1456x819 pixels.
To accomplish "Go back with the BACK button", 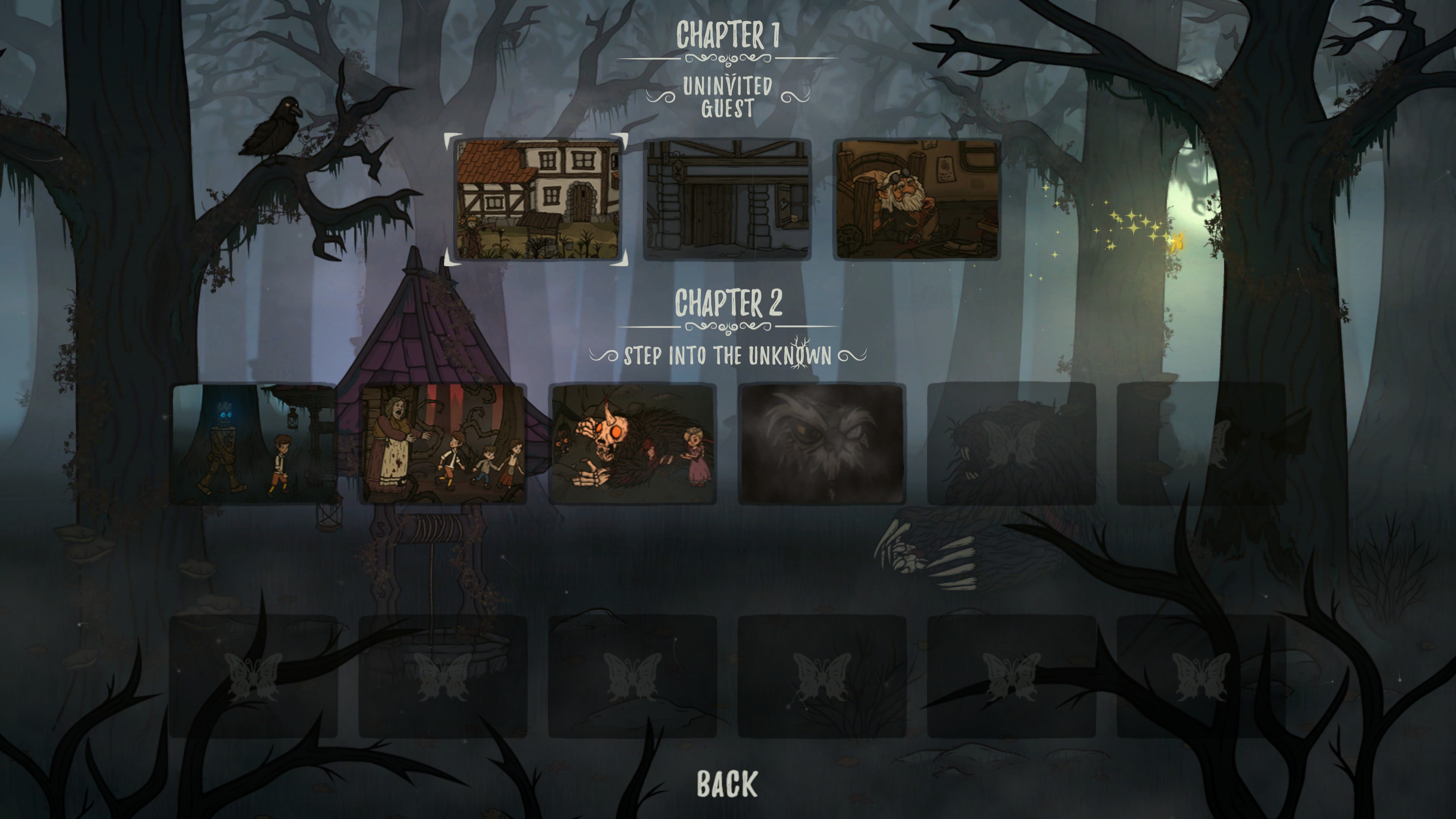I will pos(727,783).
